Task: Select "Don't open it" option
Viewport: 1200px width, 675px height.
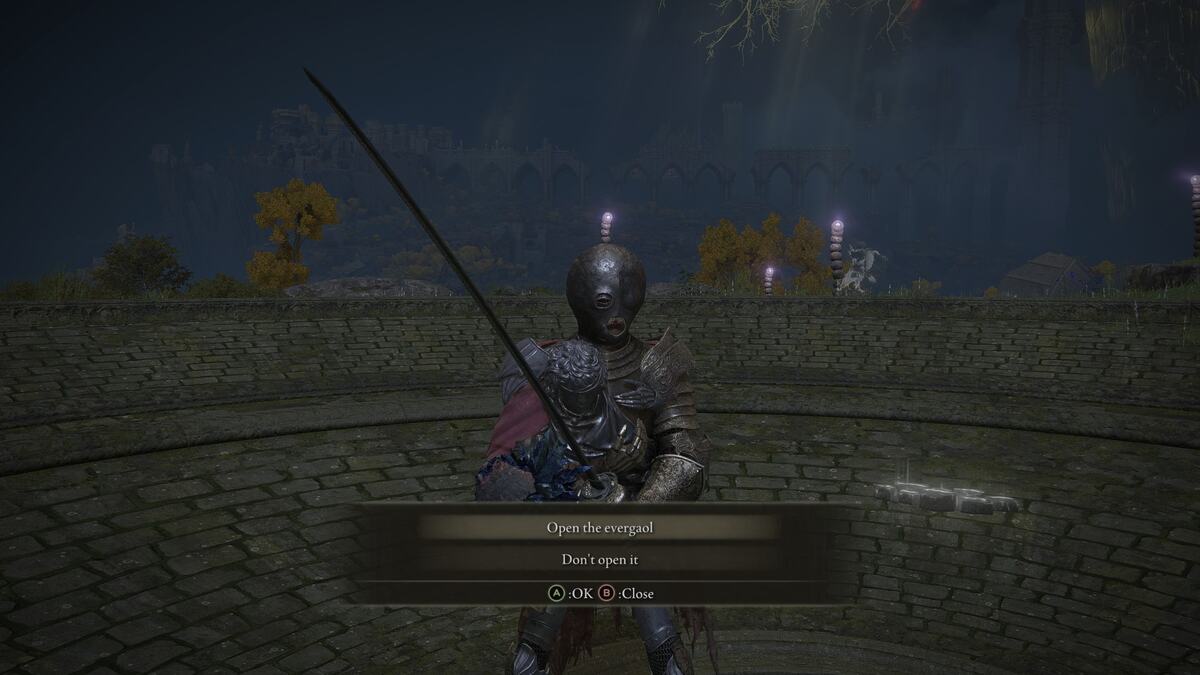Action: 599,560
